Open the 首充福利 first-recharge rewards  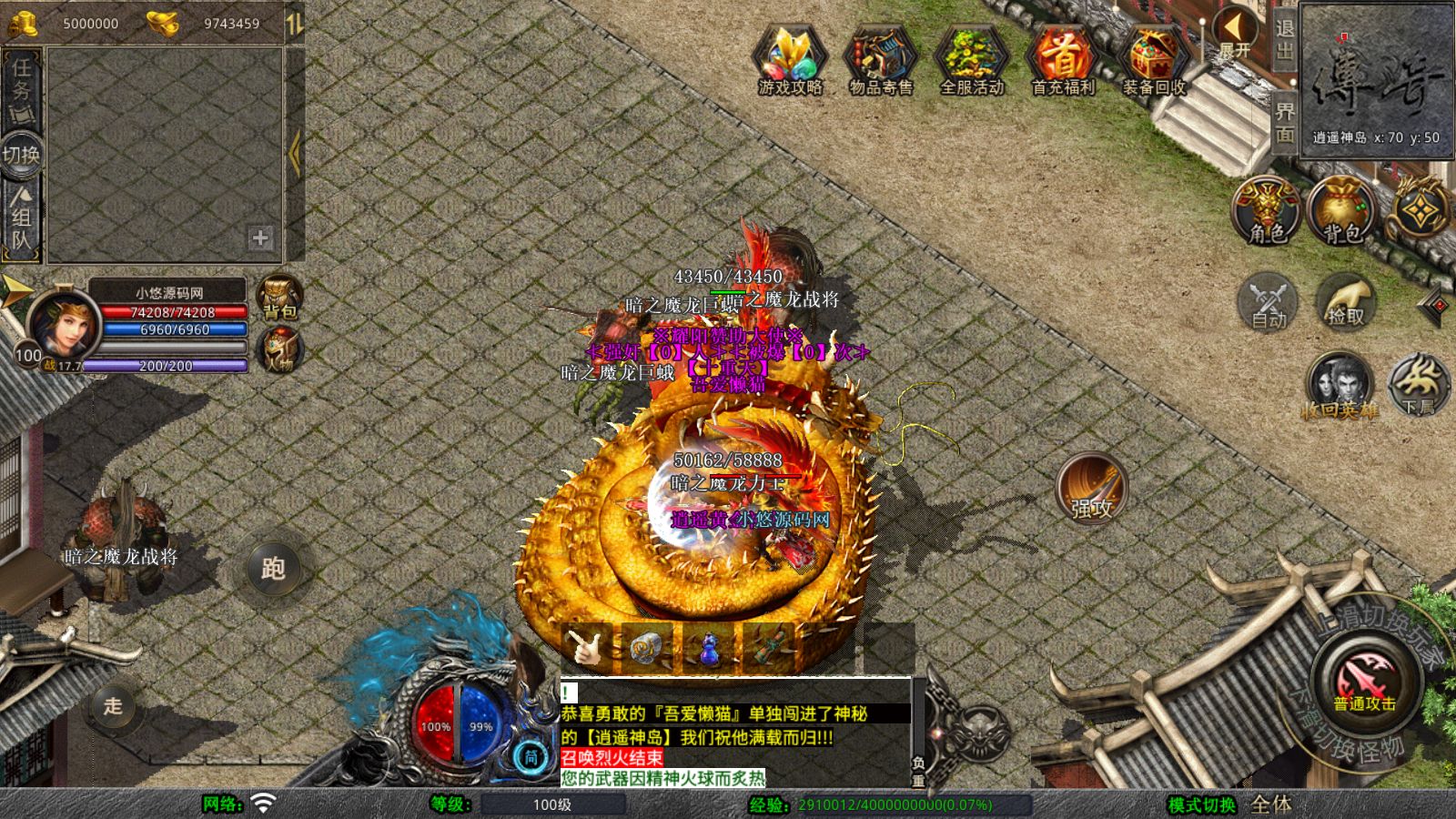pyautogui.click(x=1062, y=59)
